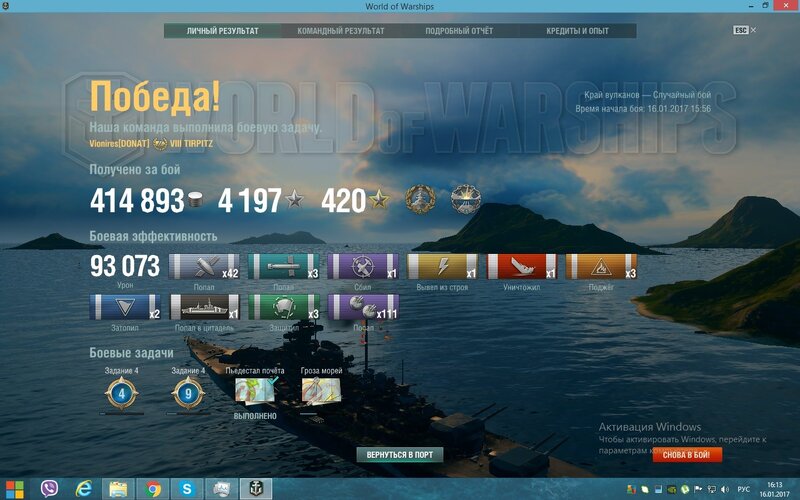Click the Вернуться в порт button
800x500 pixels.
click(400, 455)
